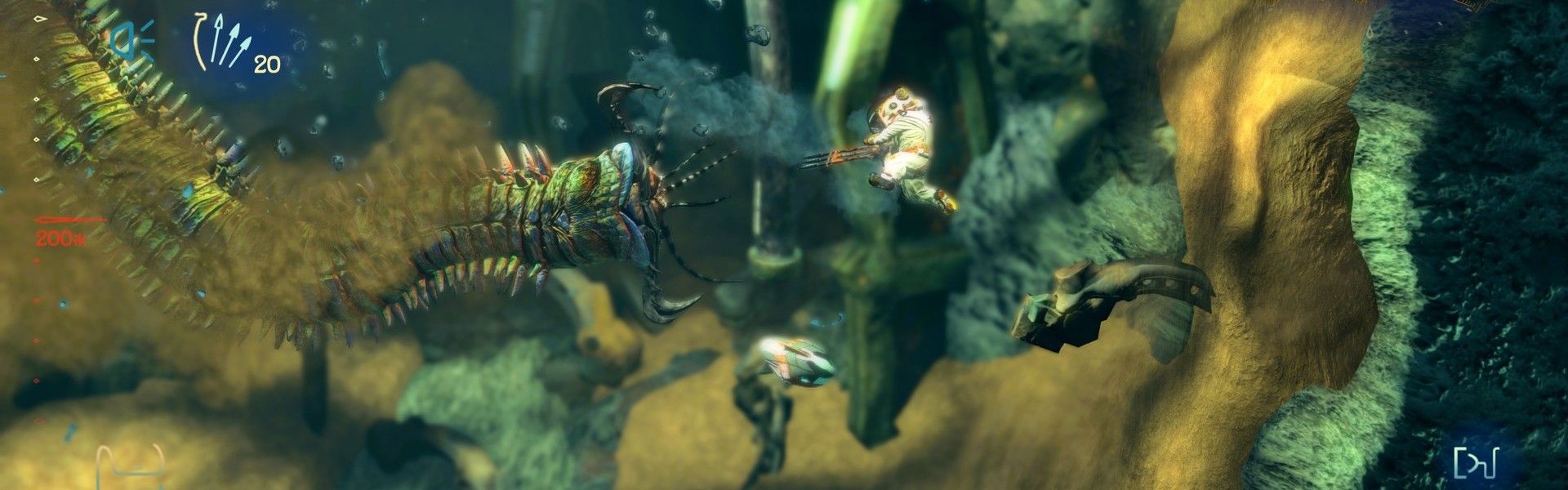Click the bracket-shaped emblem icon

[1475, 463]
